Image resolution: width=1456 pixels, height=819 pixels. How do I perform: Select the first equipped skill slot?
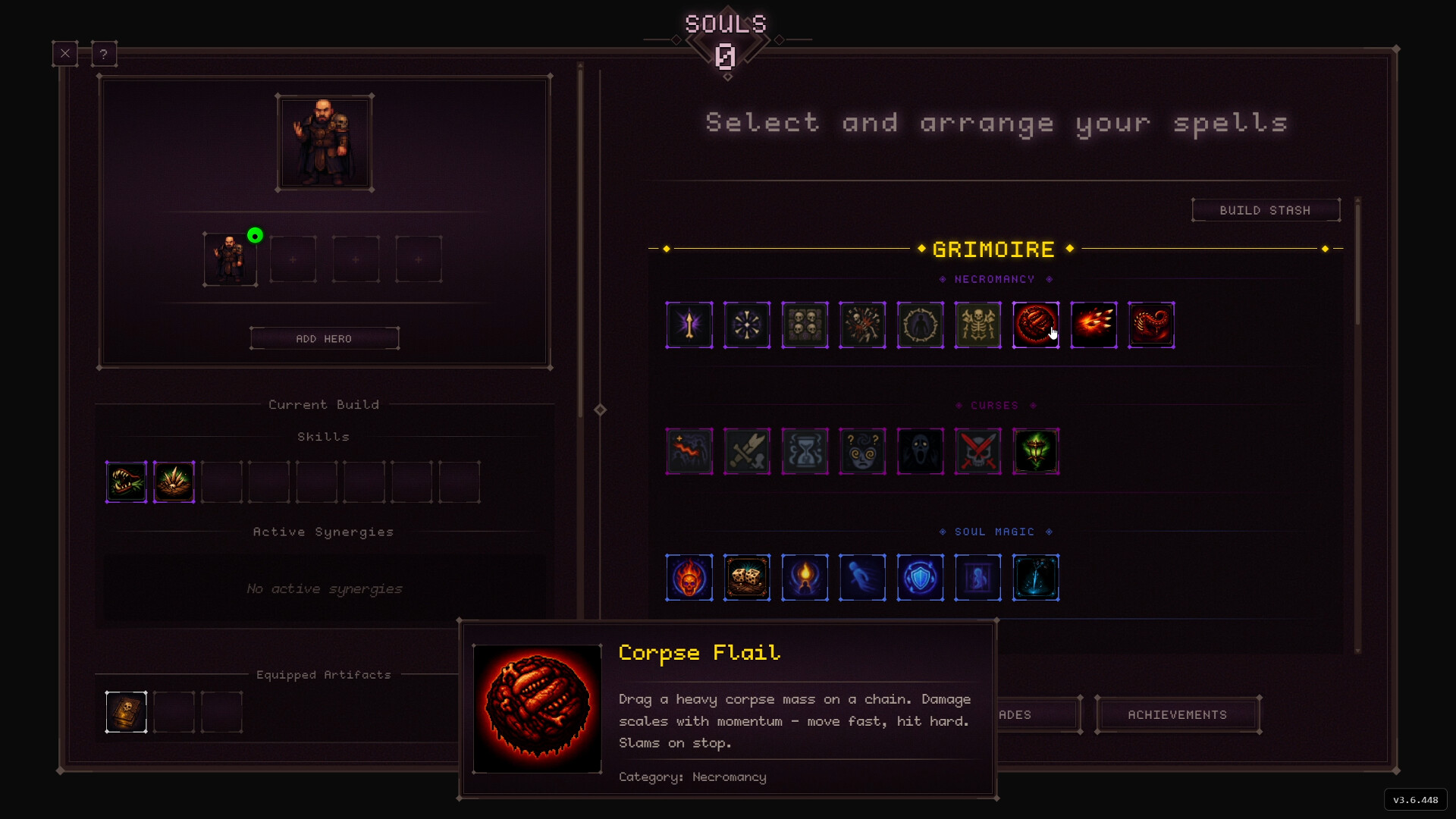[x=126, y=482]
